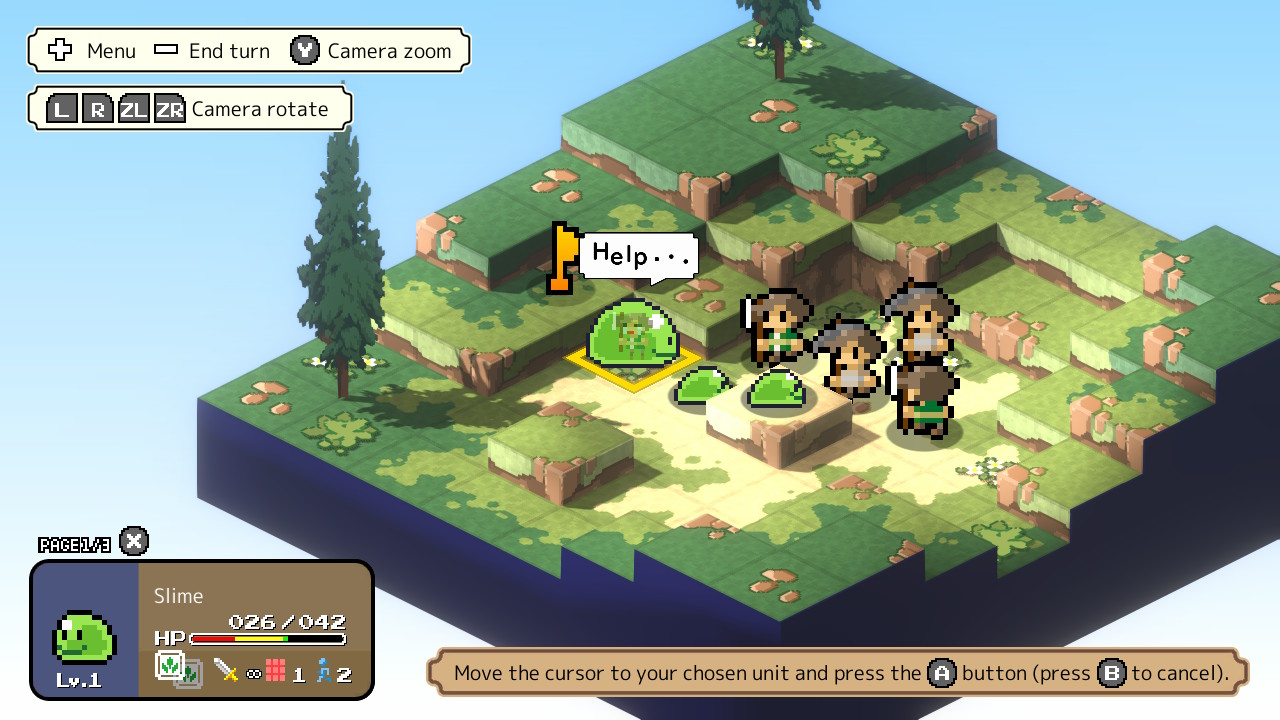Click the D-pad Menu icon

click(61, 50)
